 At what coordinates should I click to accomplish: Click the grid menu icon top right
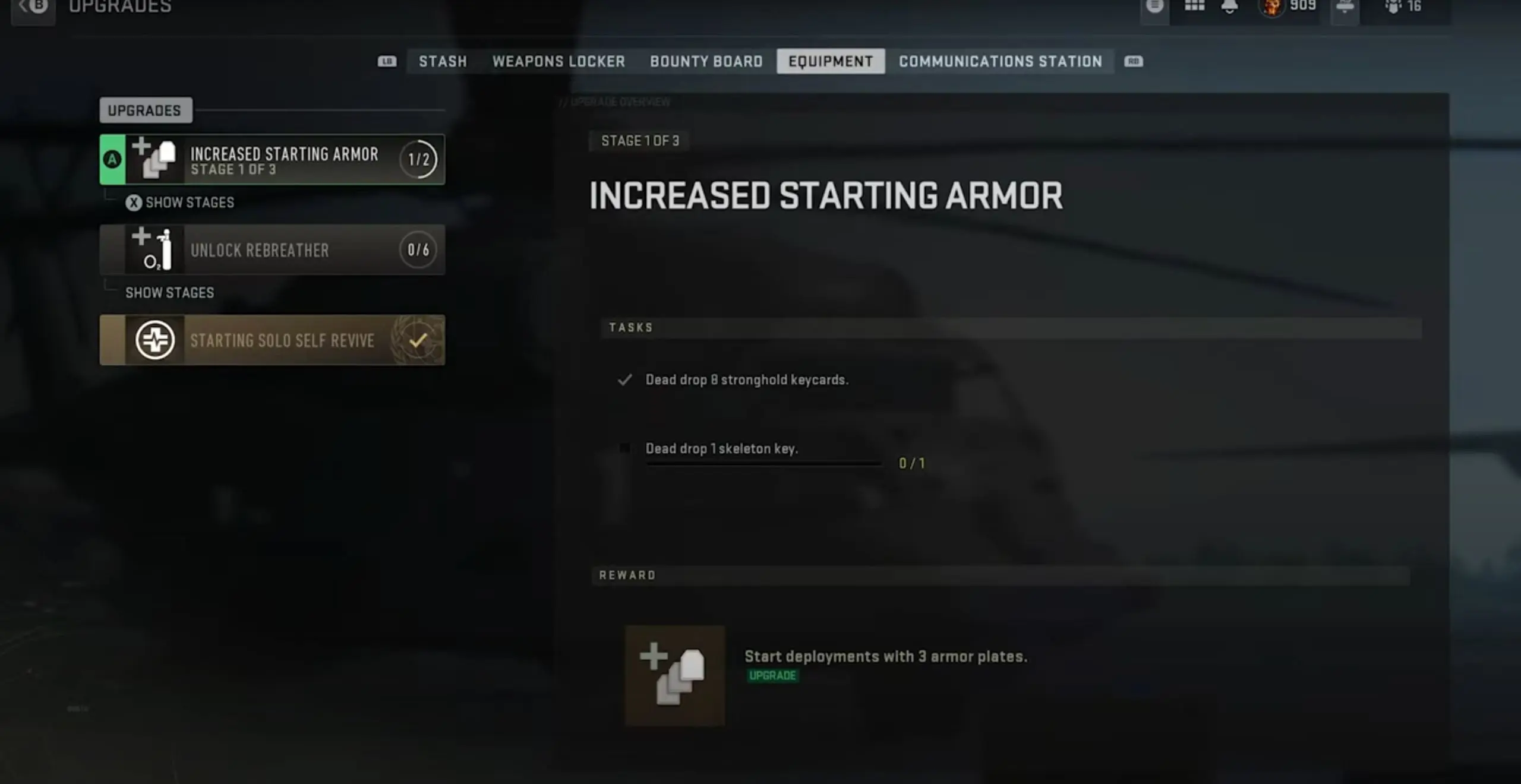(1194, 5)
